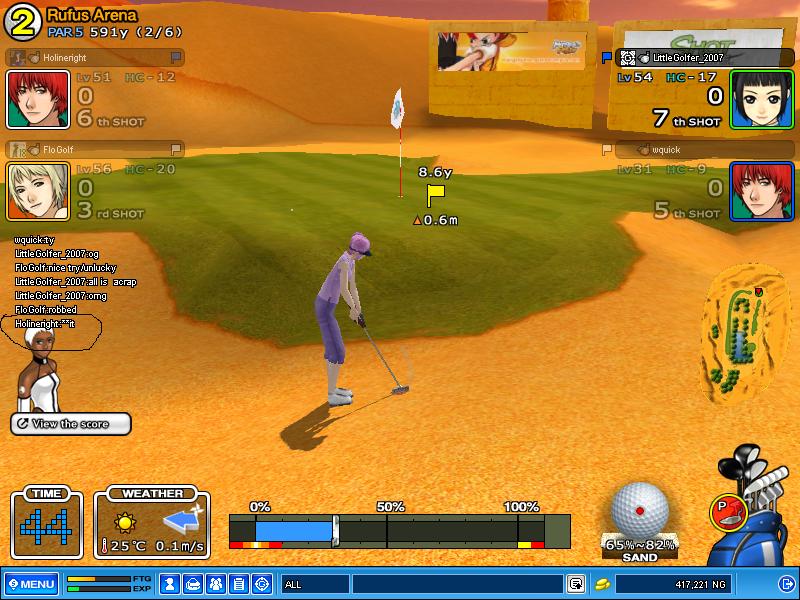The image size is (800, 600).
Task: Select LittleGolfer_2007's player portrait
Action: 761,99
